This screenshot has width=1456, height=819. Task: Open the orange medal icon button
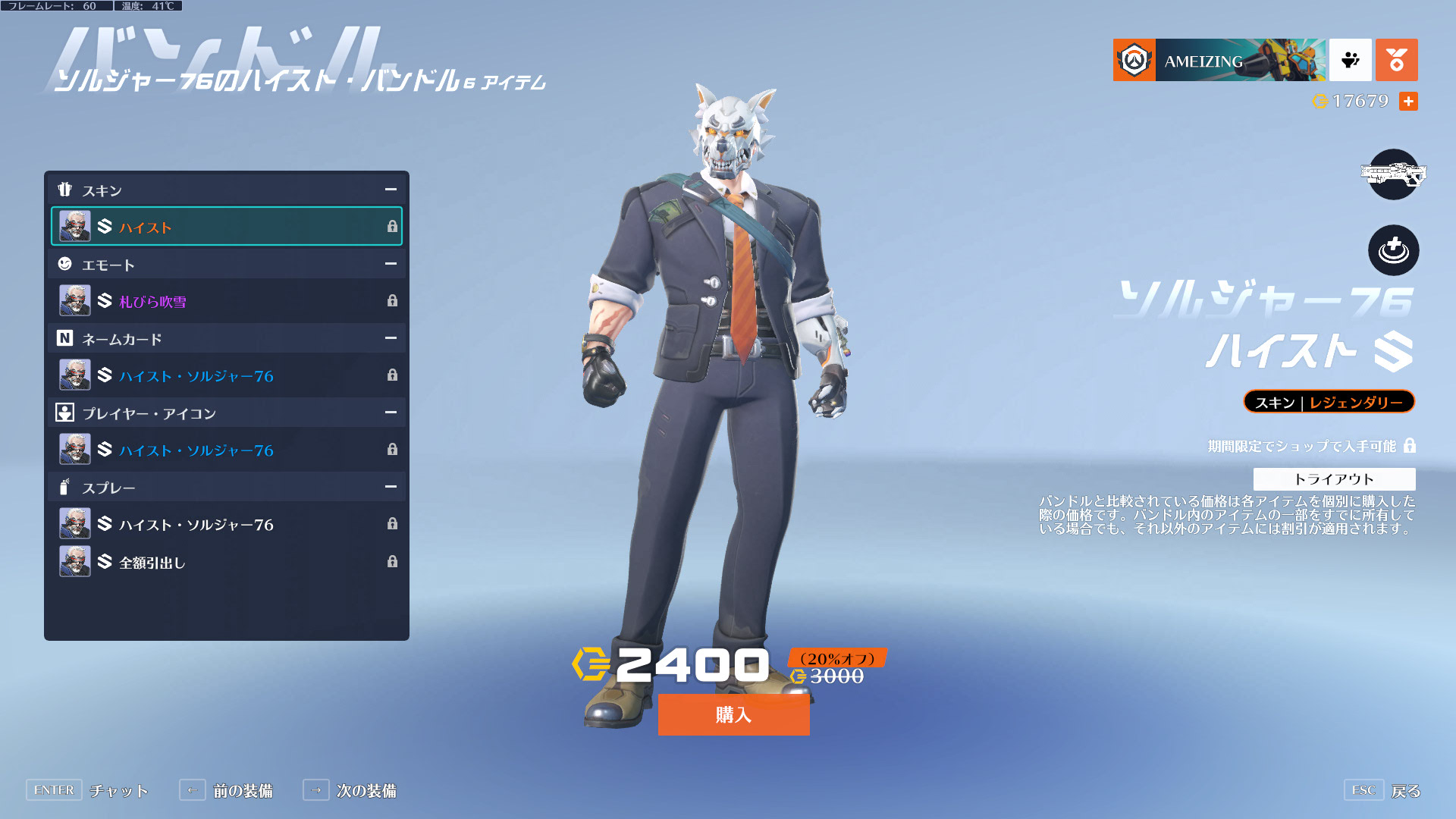click(1396, 60)
